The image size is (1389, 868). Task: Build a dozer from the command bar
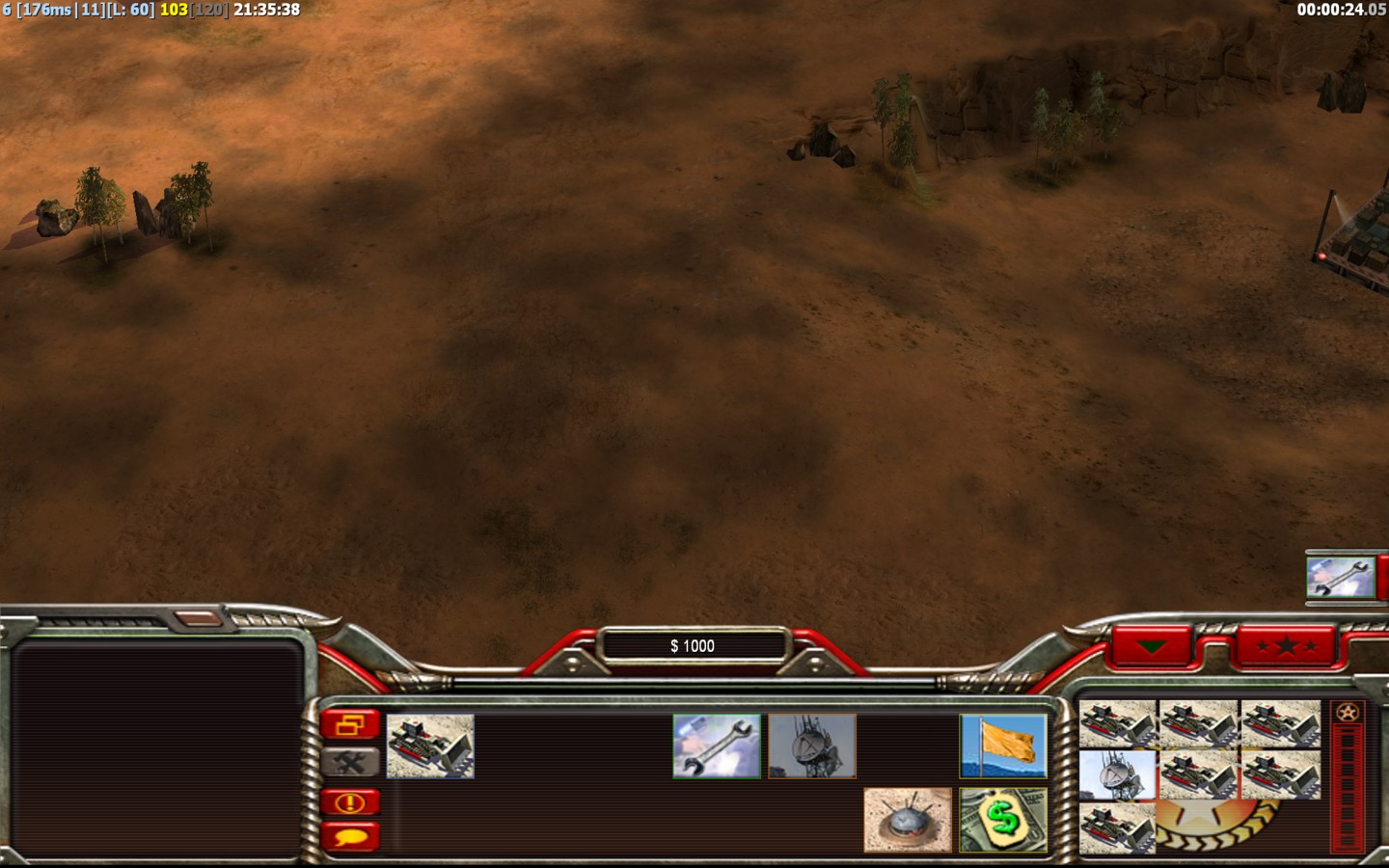pos(430,746)
